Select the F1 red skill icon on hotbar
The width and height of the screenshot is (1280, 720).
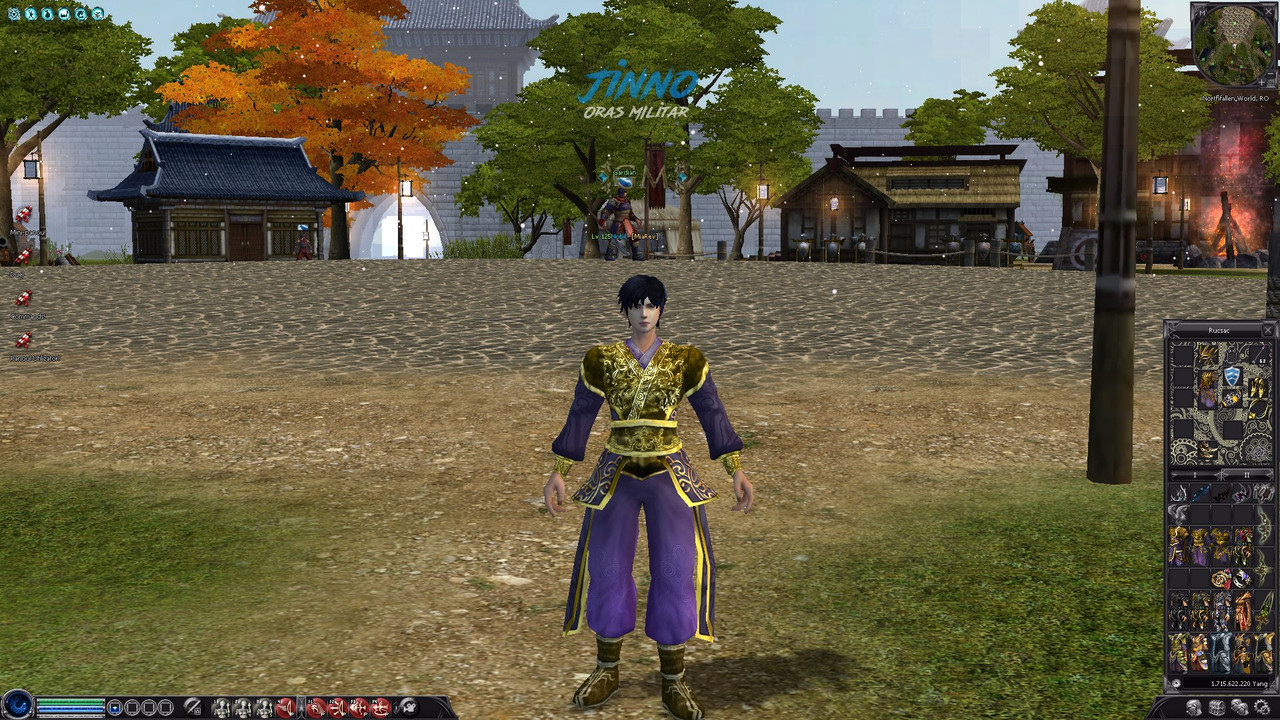pos(315,706)
